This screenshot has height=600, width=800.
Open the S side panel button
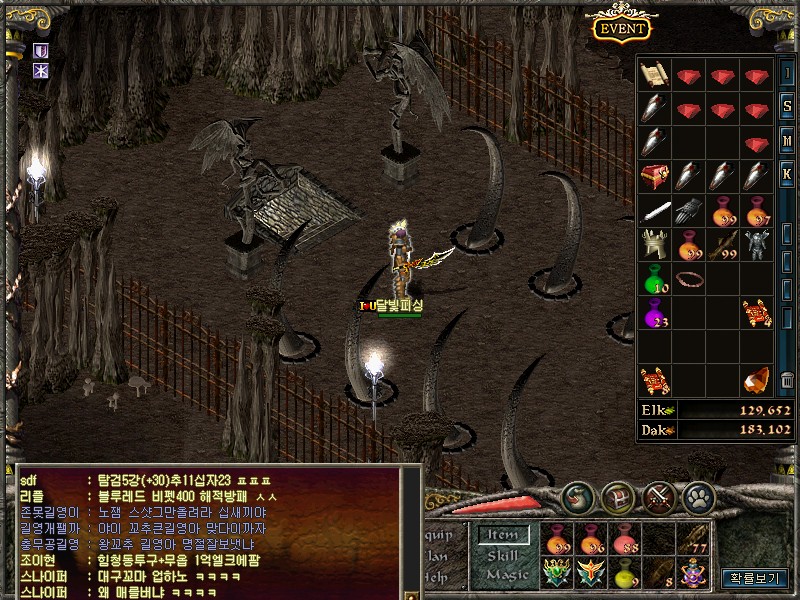tap(788, 107)
